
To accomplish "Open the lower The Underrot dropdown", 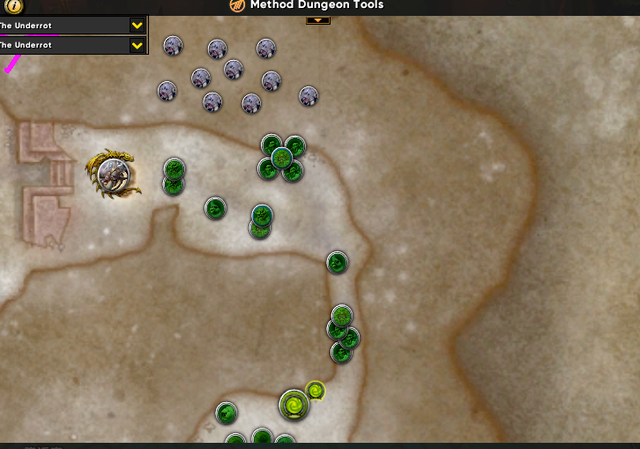I will [137, 45].
